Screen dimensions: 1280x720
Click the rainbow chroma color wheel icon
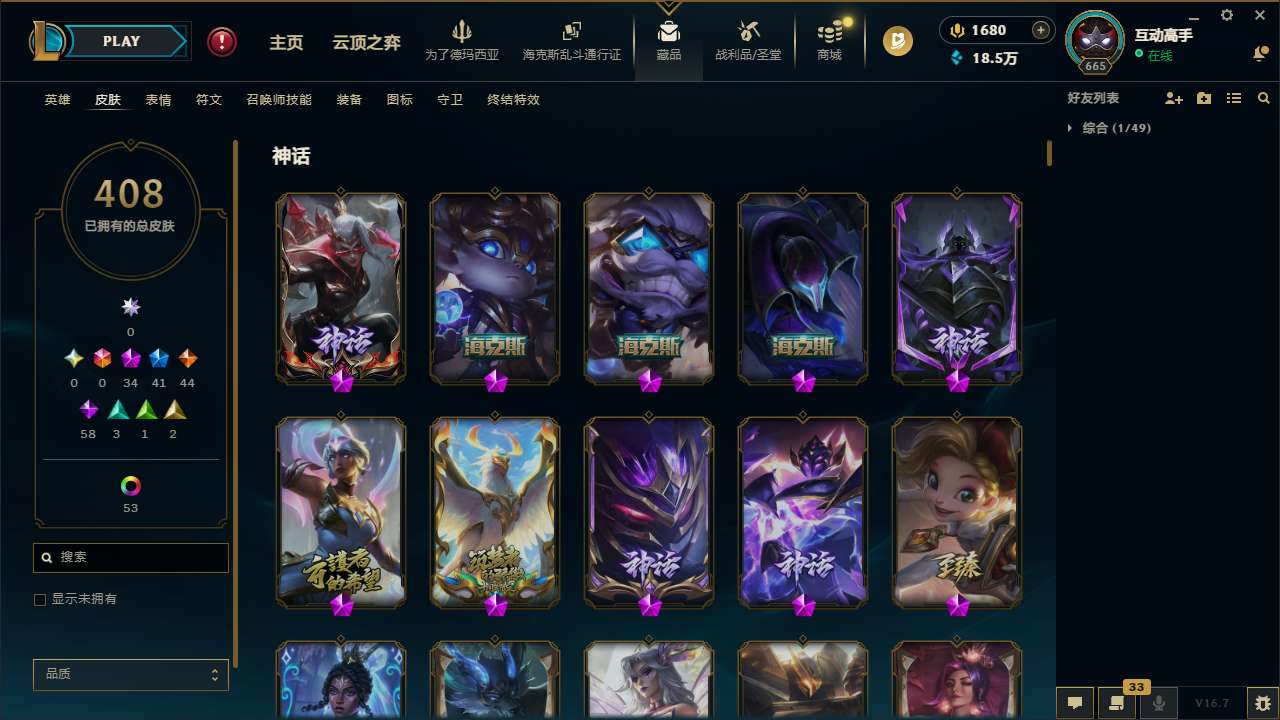click(x=129, y=486)
